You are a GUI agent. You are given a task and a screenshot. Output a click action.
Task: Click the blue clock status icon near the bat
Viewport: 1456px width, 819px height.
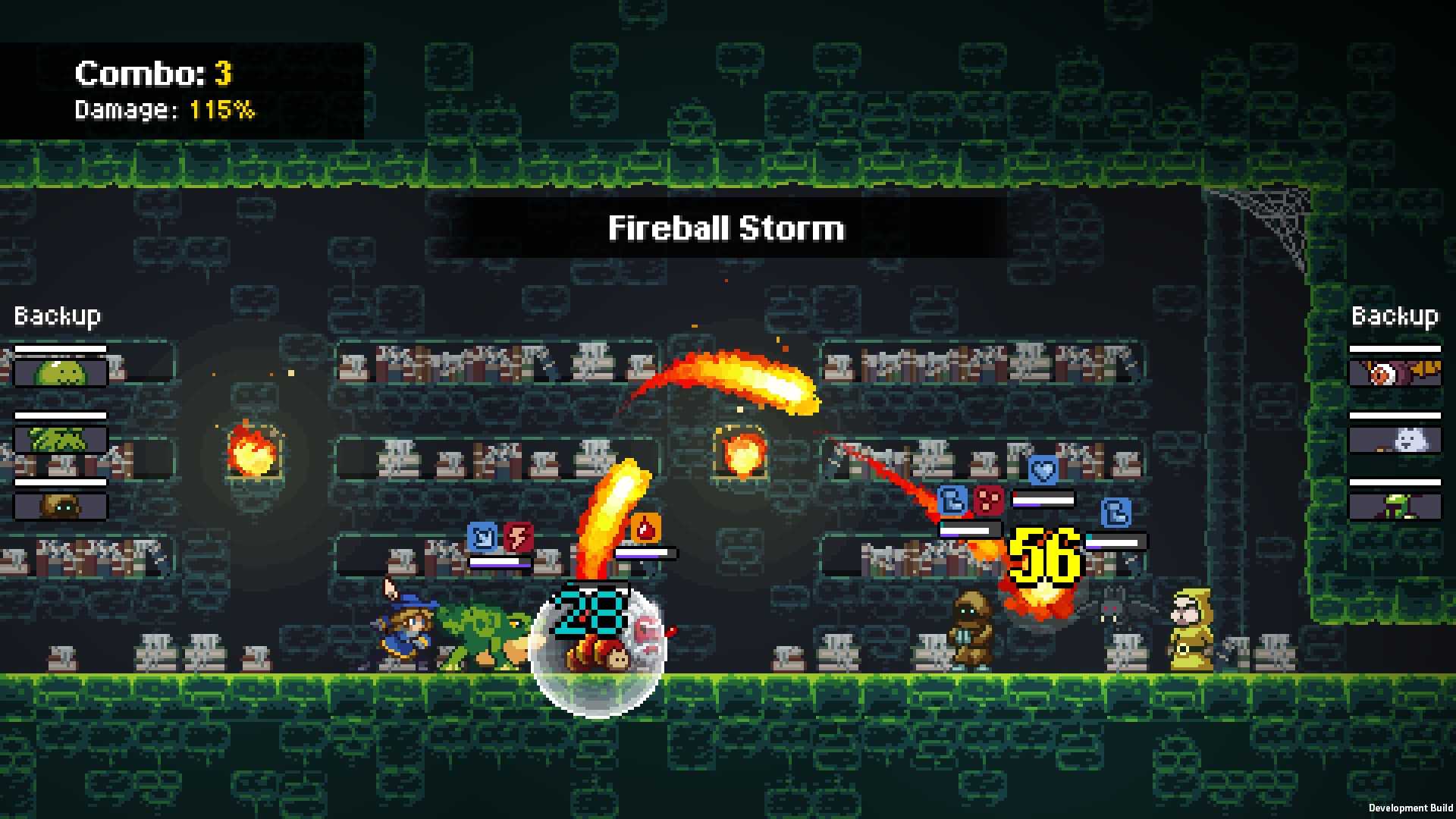click(1116, 513)
